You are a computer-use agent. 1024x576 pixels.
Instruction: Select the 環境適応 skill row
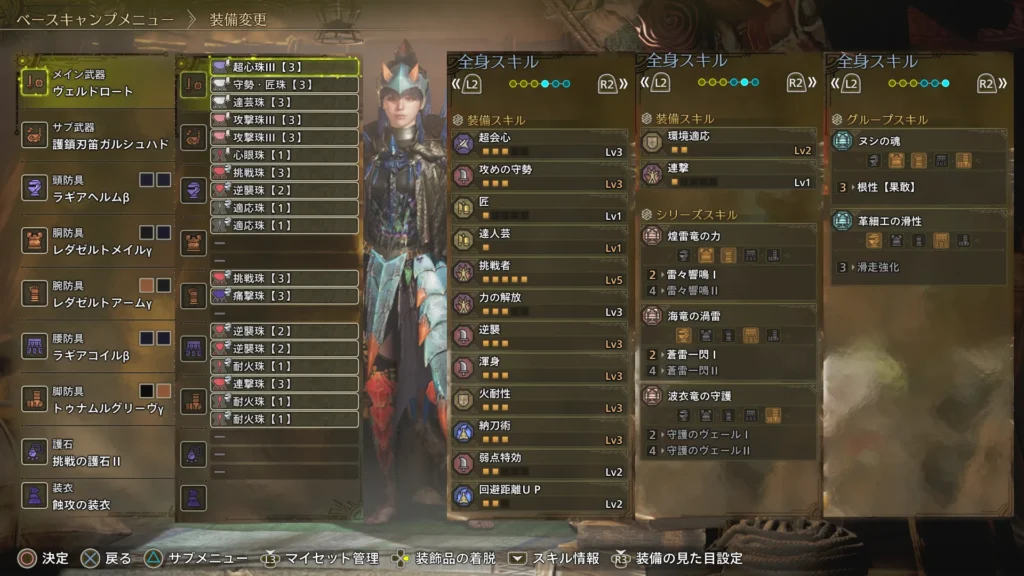727,142
